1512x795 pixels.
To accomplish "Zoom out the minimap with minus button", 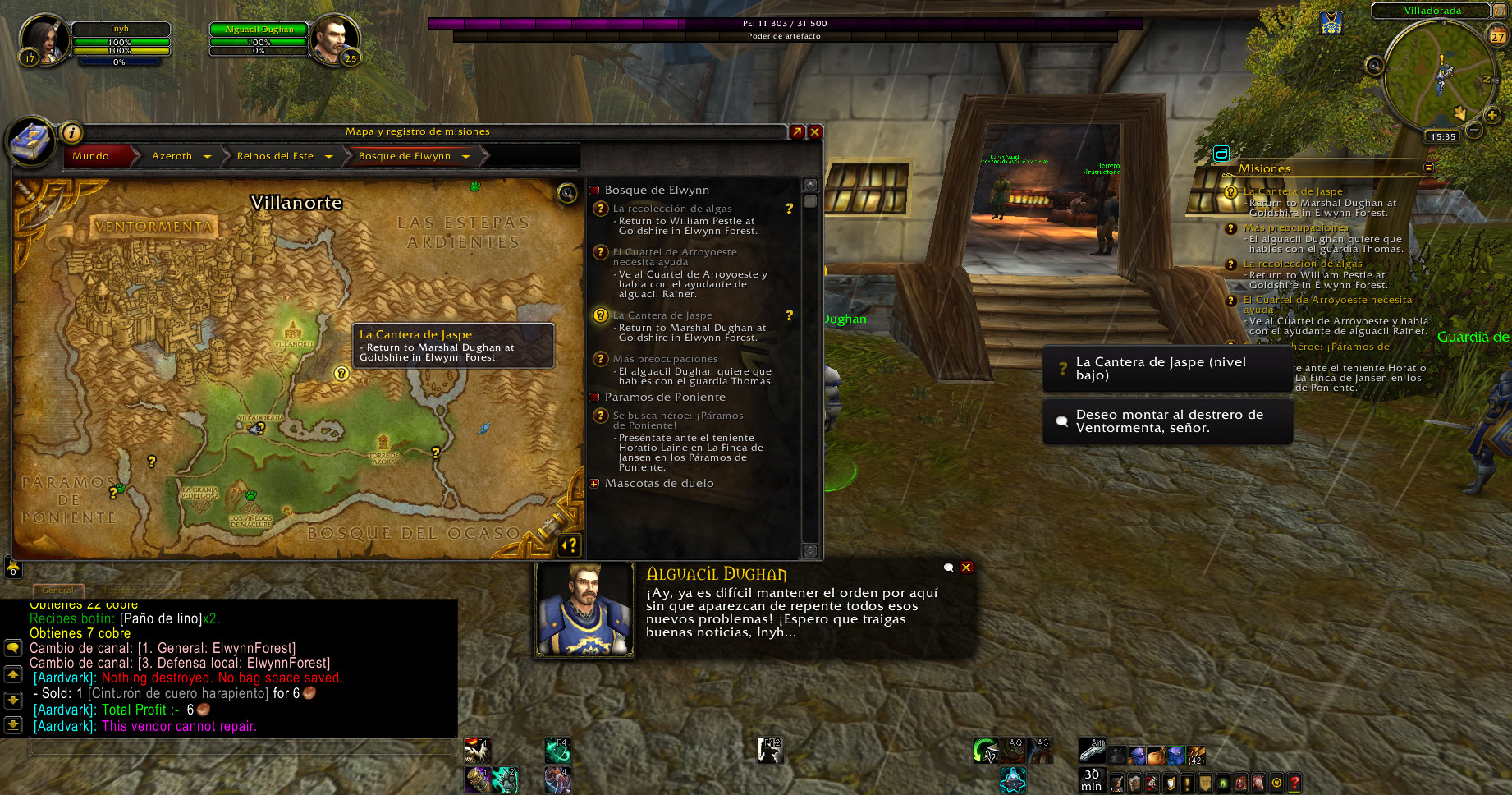I will 1474,130.
